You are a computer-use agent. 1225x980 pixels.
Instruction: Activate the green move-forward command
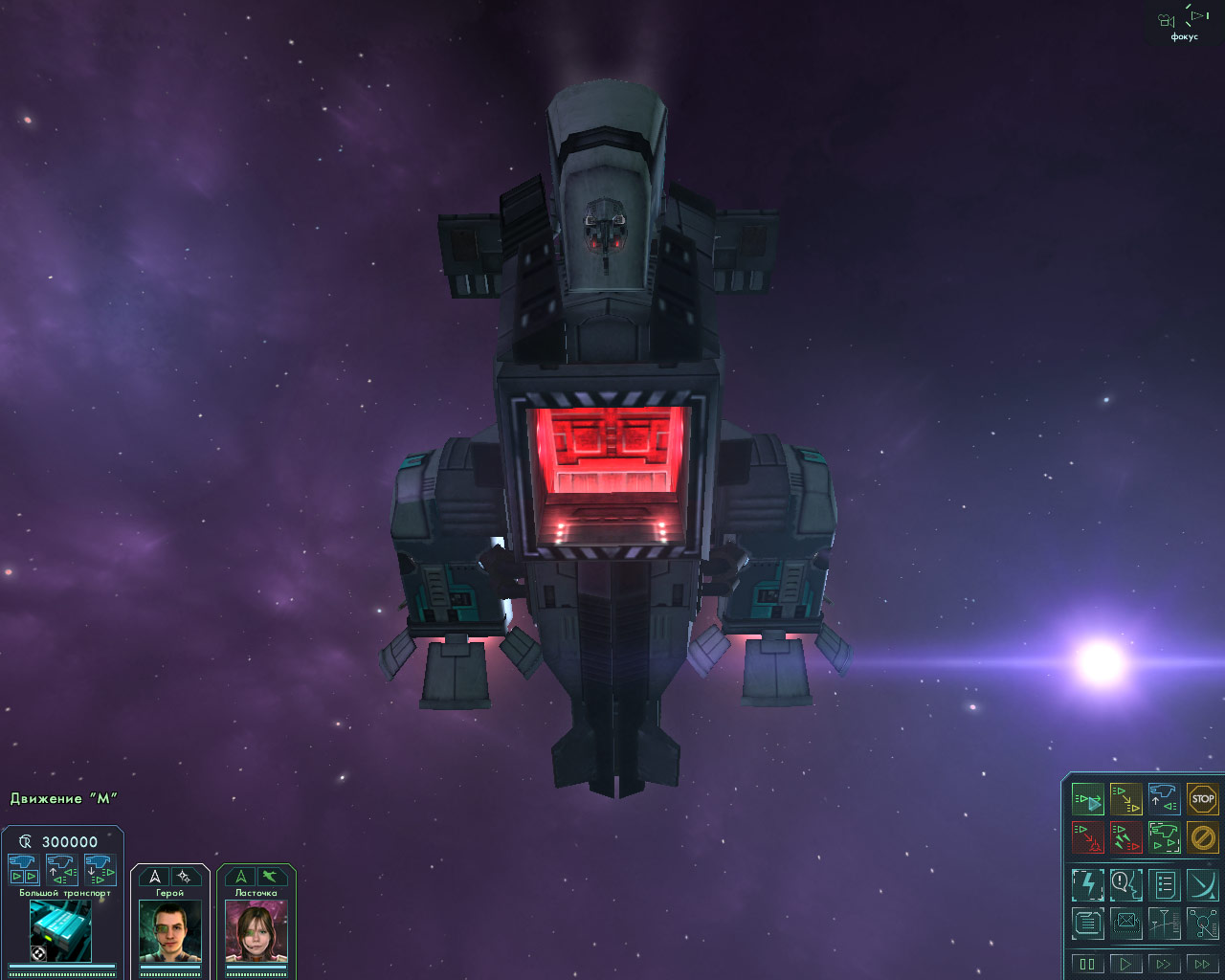point(1088,798)
